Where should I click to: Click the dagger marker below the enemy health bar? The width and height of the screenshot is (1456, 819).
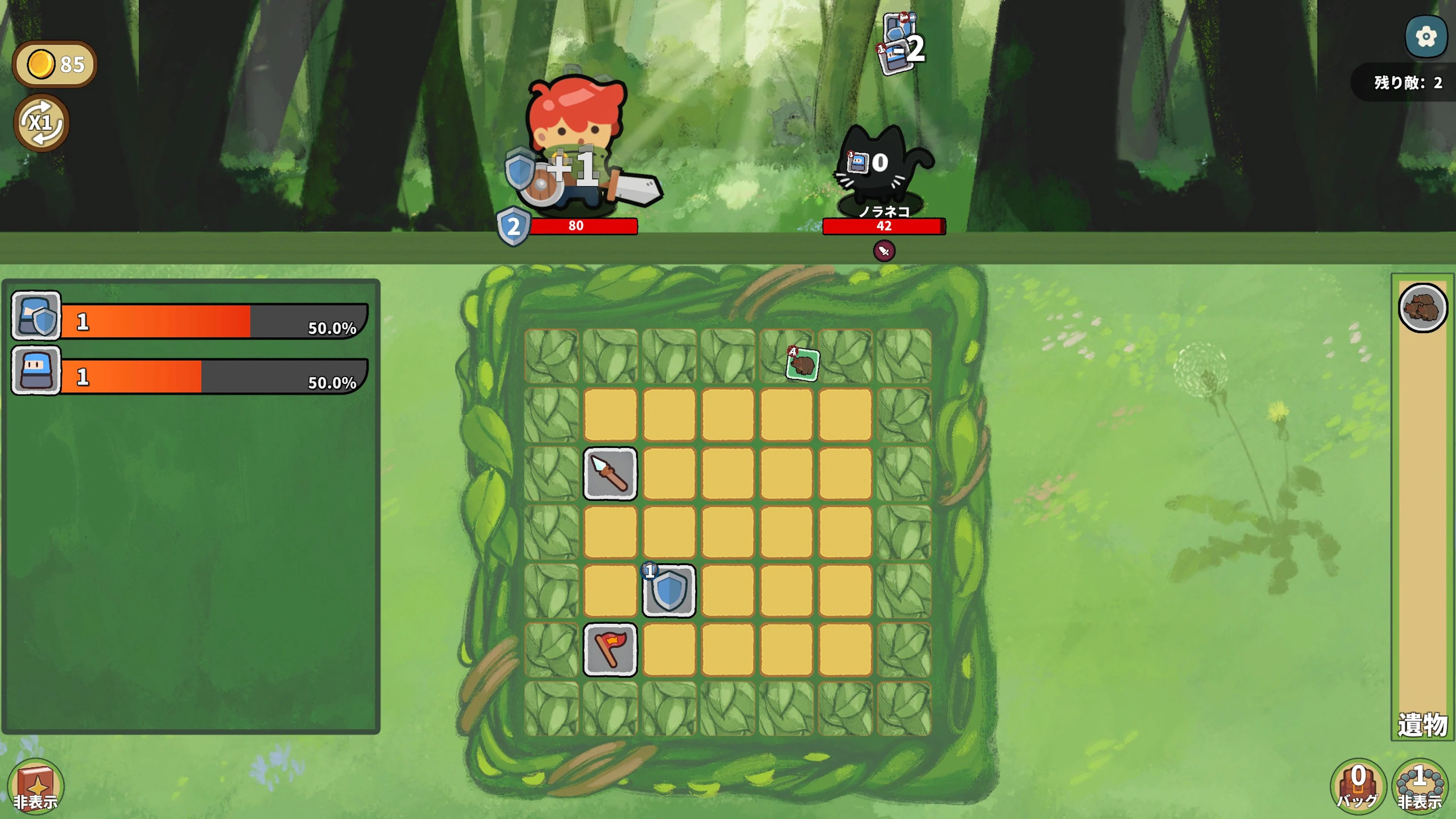[883, 251]
